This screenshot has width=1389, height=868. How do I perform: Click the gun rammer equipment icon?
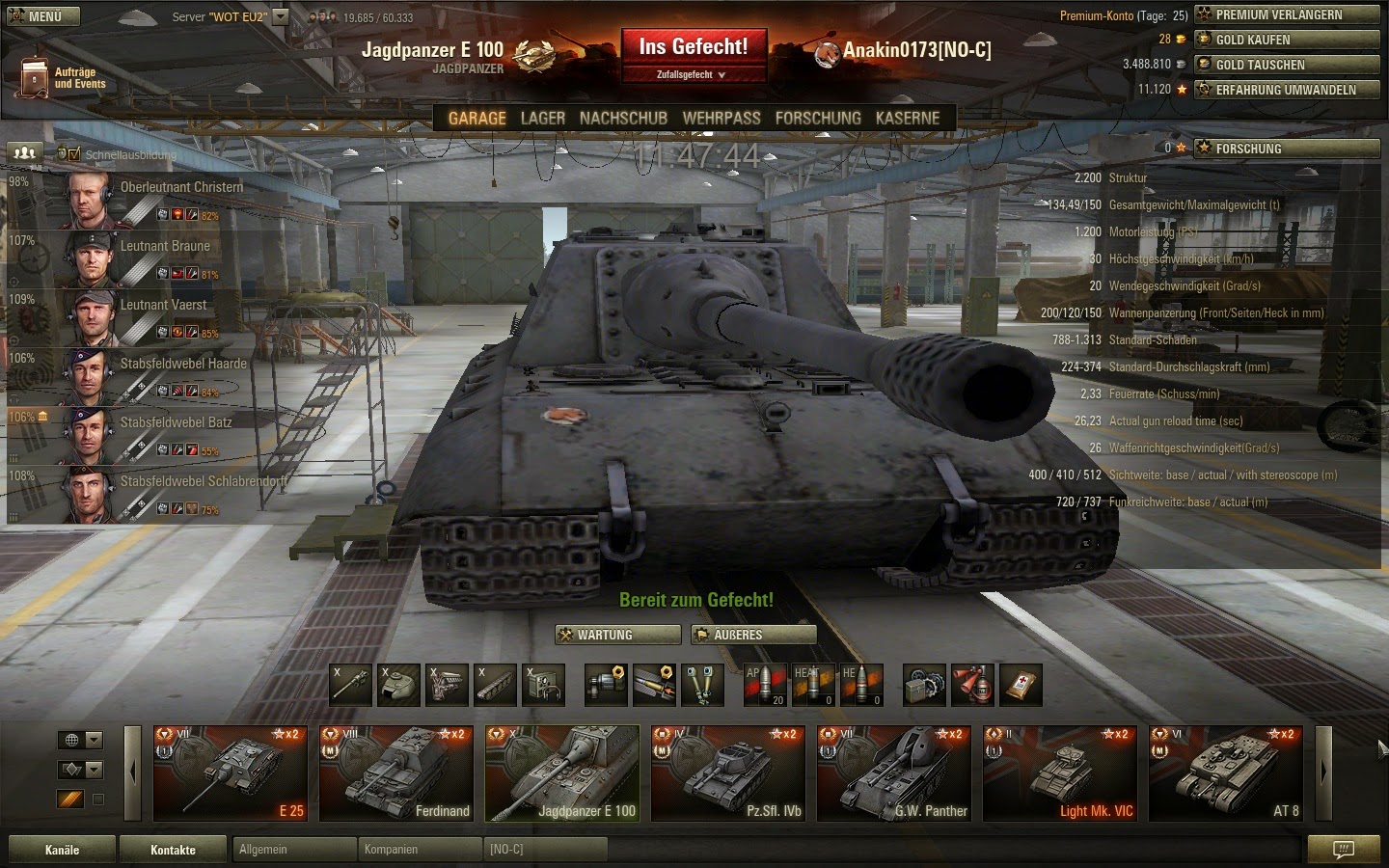[x=654, y=685]
